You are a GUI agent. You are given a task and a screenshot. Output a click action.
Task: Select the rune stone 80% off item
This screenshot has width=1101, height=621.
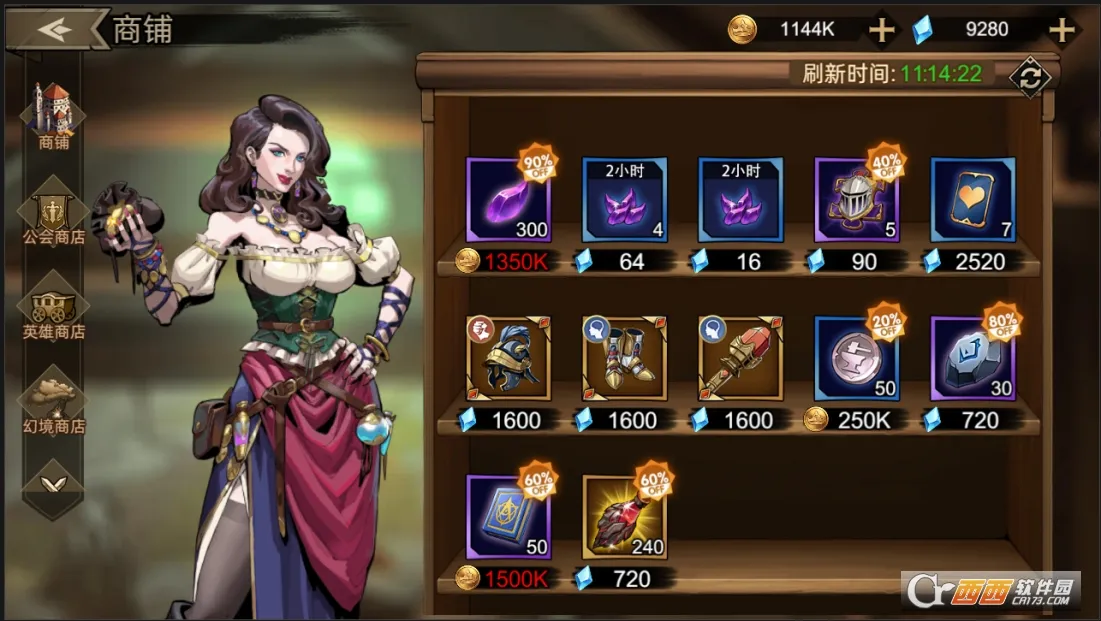(972, 358)
